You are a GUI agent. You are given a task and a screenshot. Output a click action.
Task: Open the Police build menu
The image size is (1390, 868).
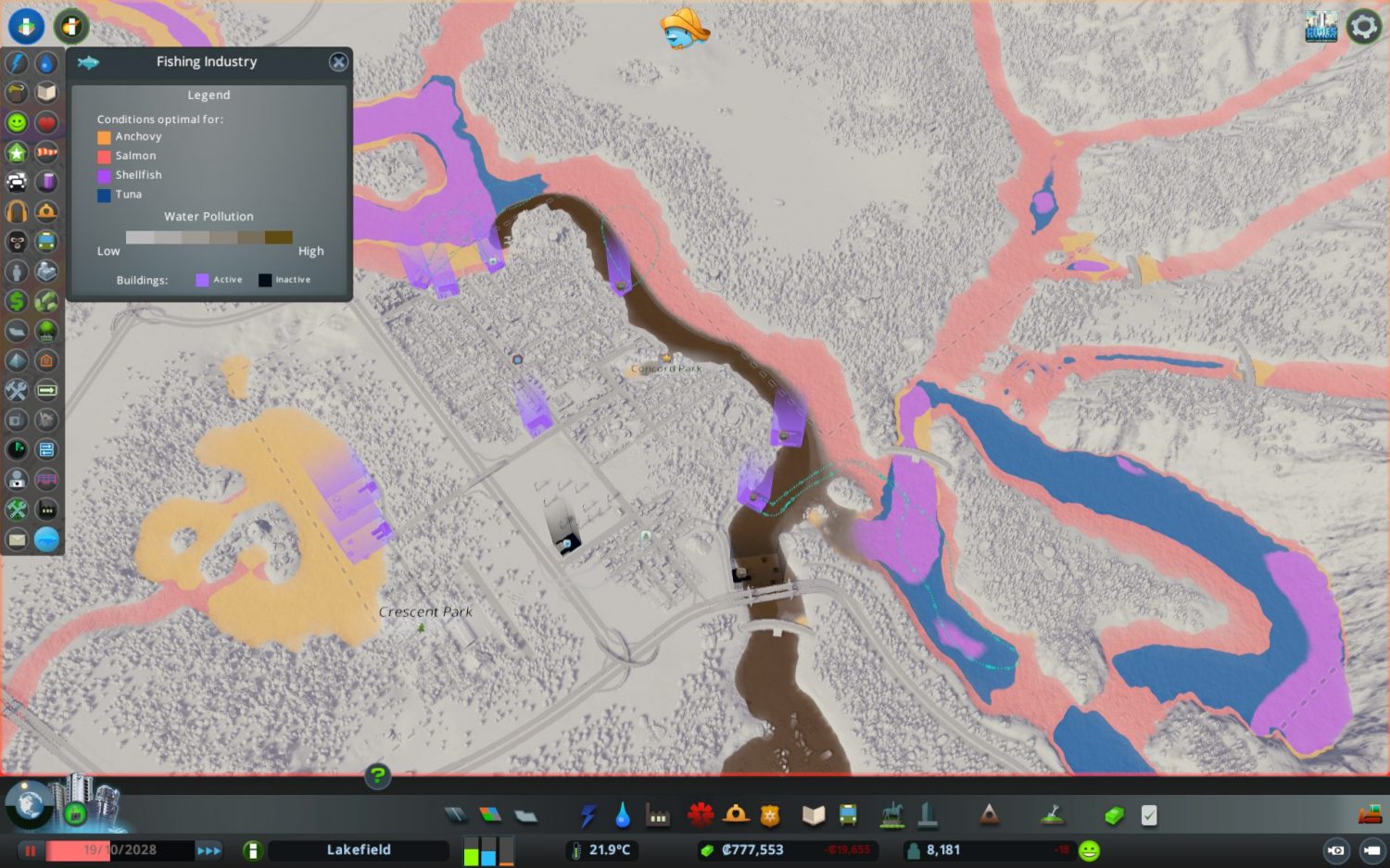tap(770, 815)
